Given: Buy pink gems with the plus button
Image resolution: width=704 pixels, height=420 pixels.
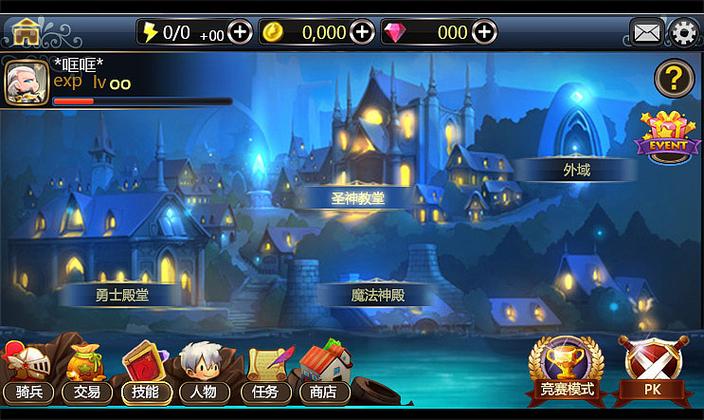Looking at the screenshot, I should [484, 32].
